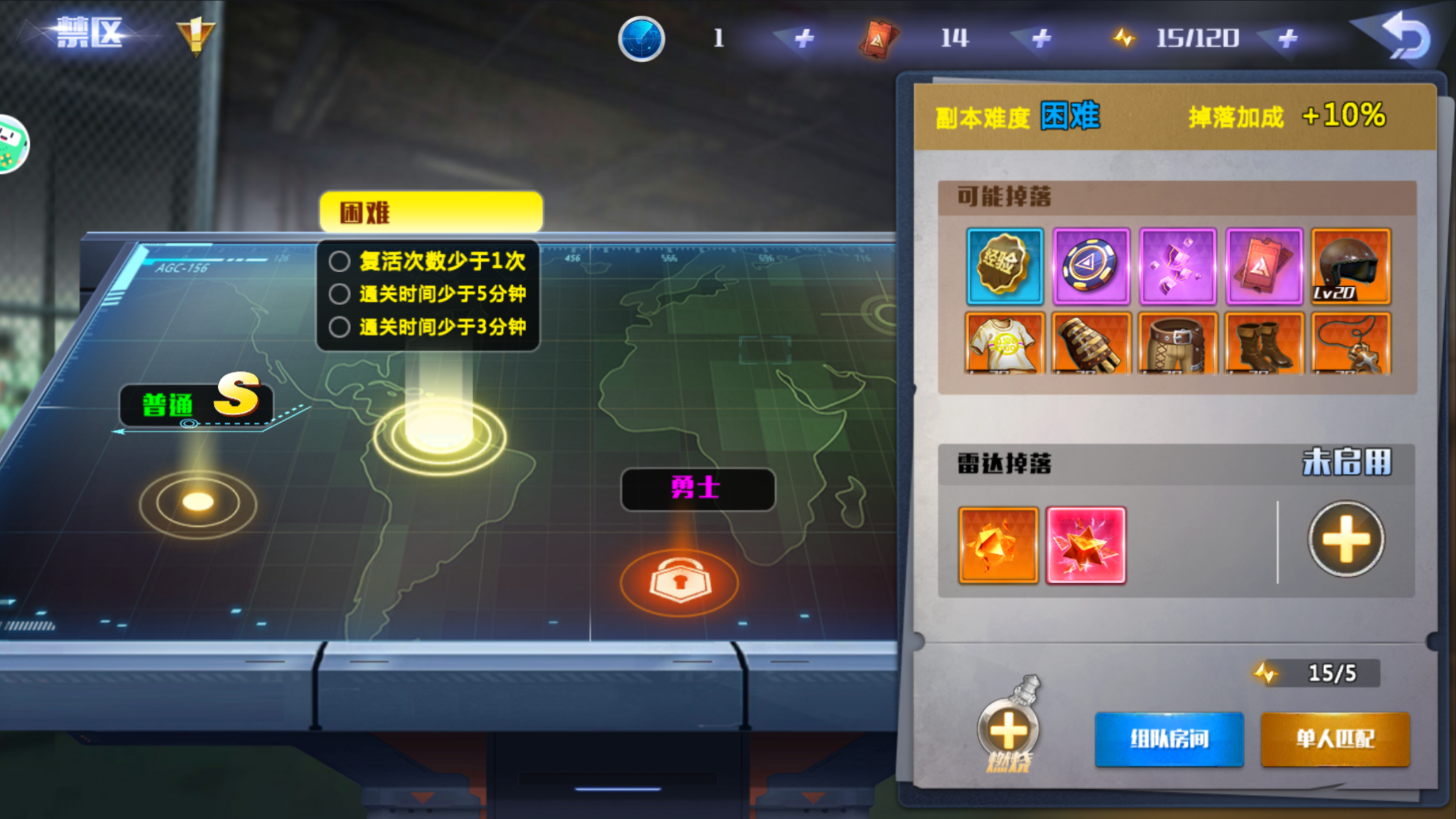Screen dimensions: 1456x819
Task: Click the Lv20 helmet drop item
Action: point(1350,265)
